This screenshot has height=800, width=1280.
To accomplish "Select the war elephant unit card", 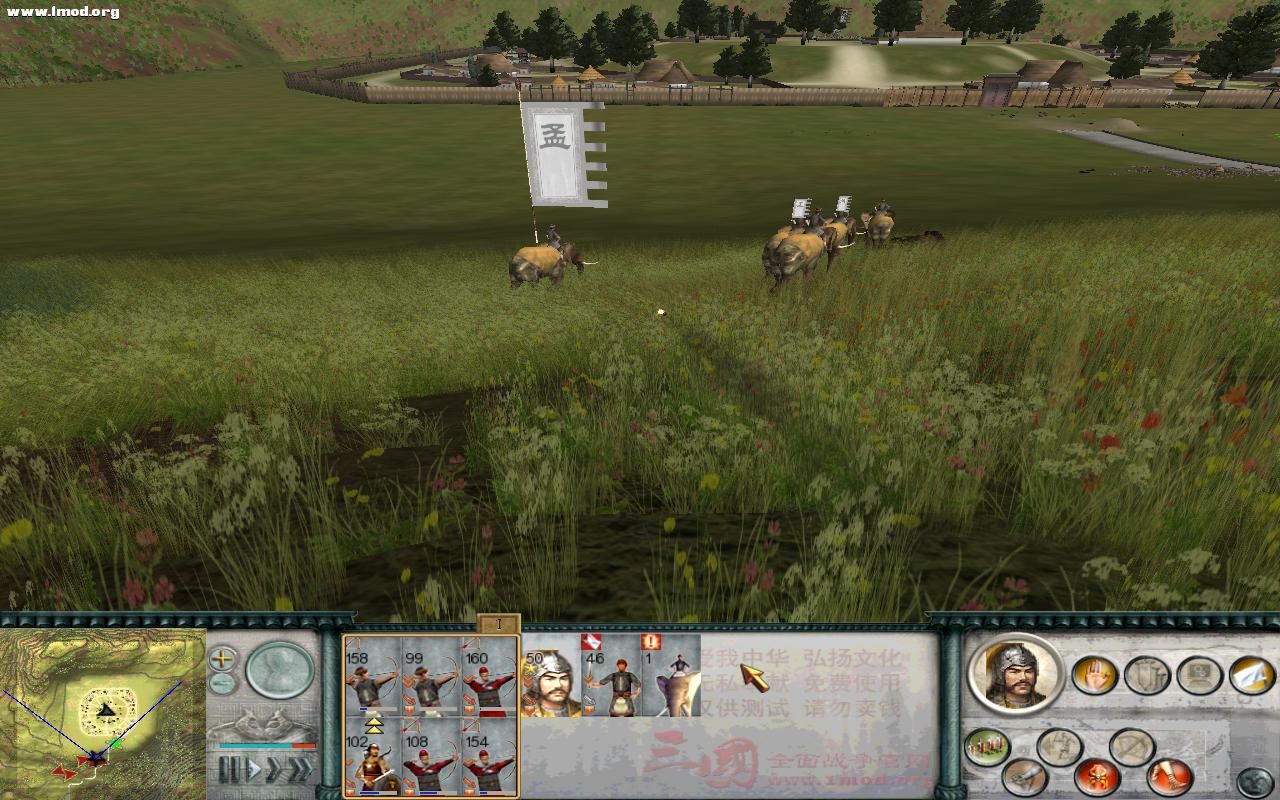I will pyautogui.click(x=670, y=676).
